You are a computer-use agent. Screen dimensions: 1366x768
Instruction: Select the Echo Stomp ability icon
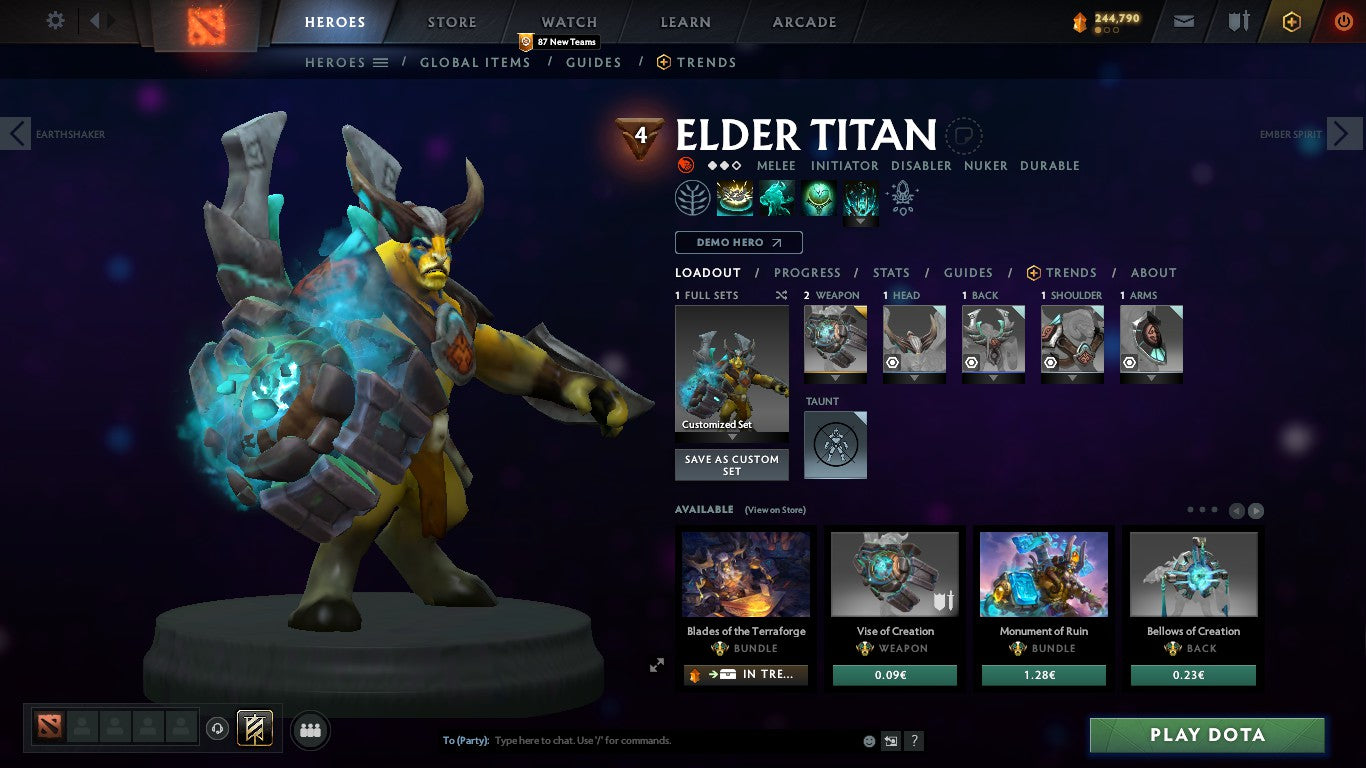pyautogui.click(x=735, y=197)
